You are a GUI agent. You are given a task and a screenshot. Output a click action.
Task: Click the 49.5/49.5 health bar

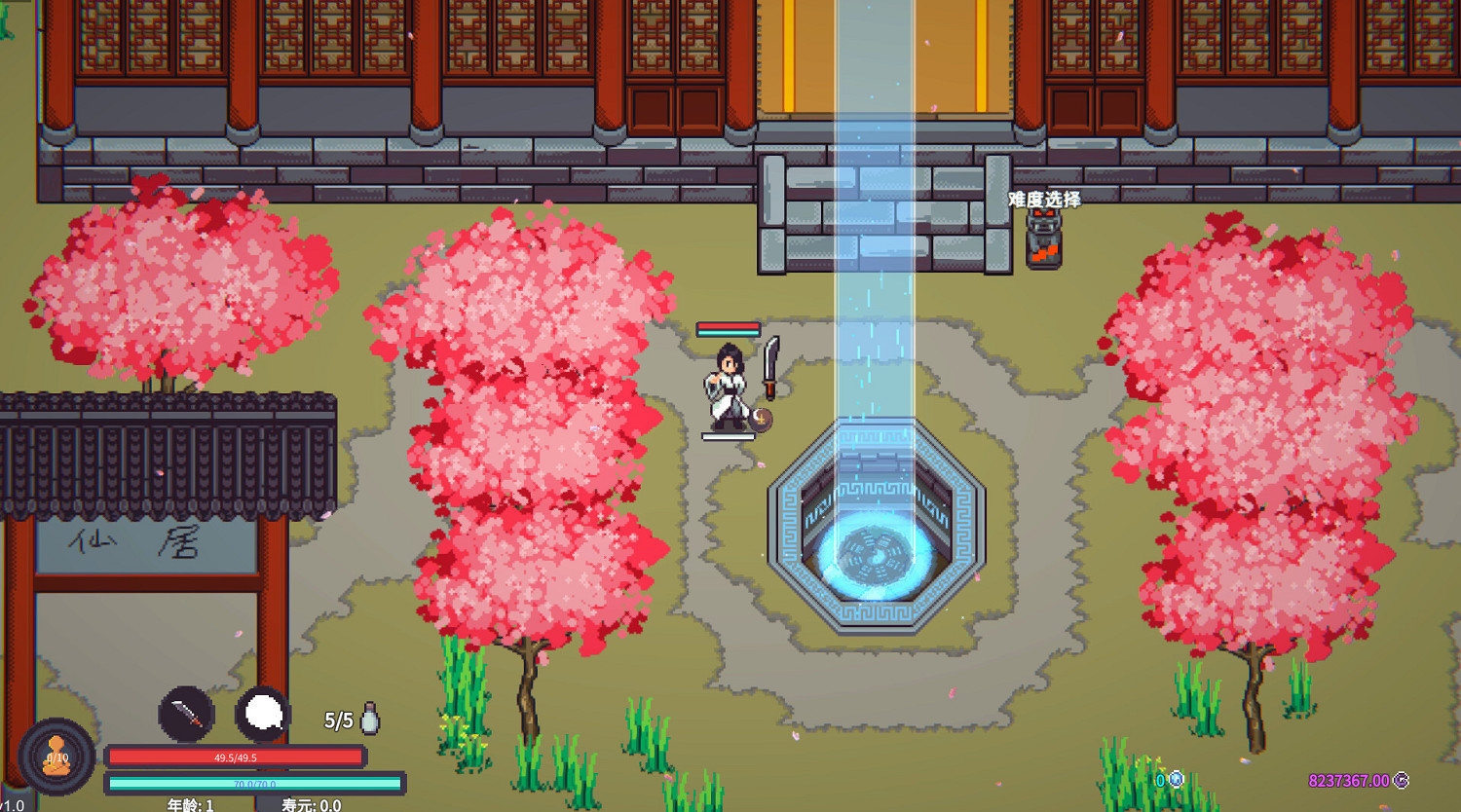(x=237, y=757)
